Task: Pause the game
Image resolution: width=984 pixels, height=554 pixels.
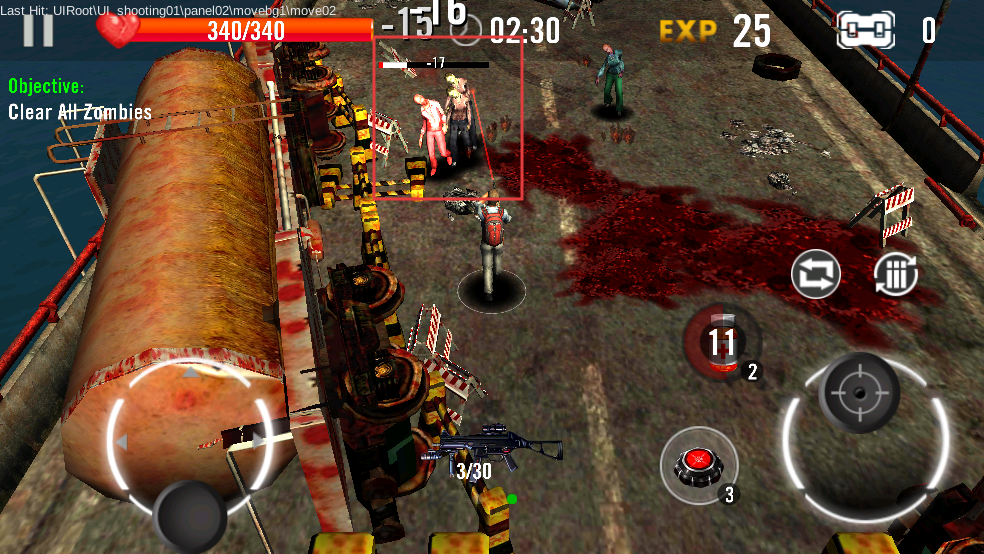Action: 38,30
